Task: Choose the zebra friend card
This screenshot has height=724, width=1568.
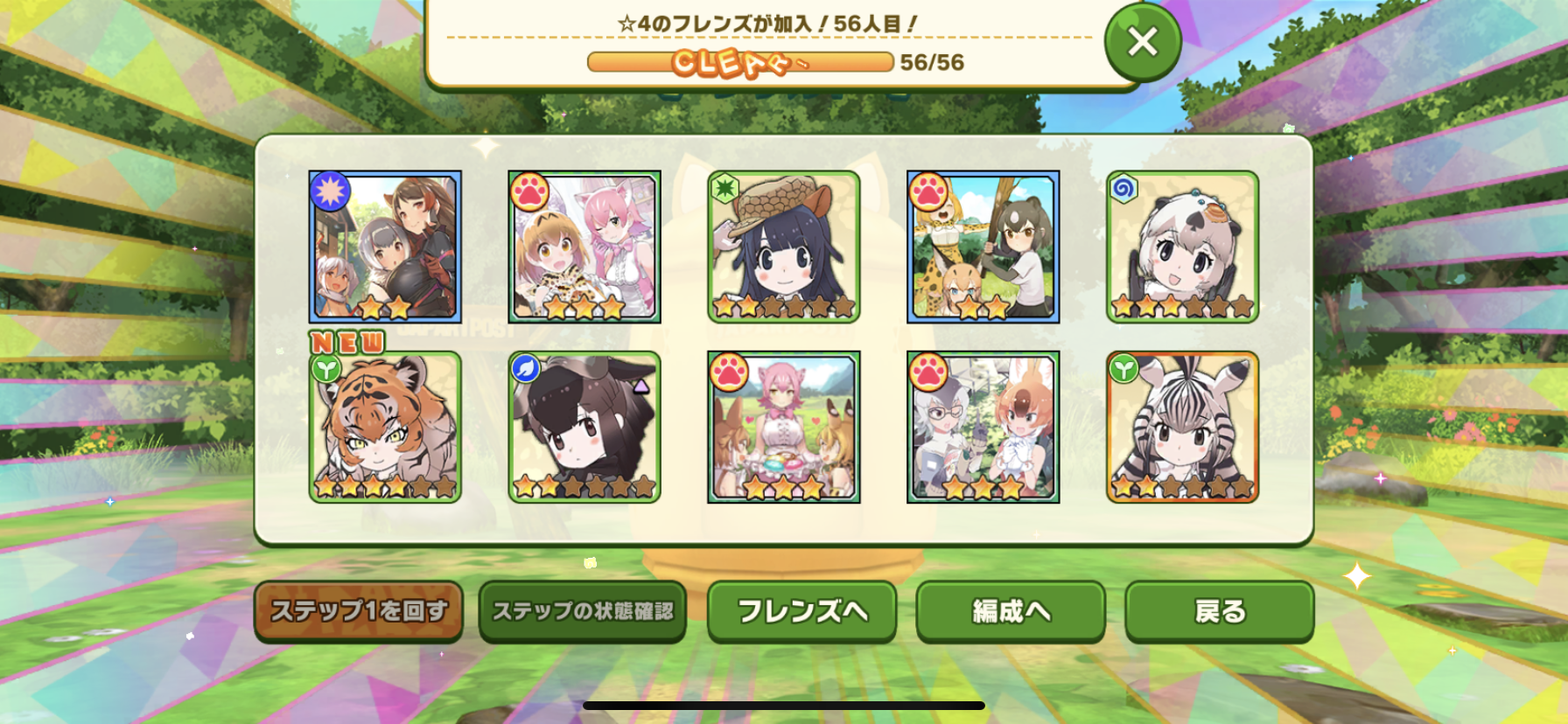Action: click(x=1182, y=428)
